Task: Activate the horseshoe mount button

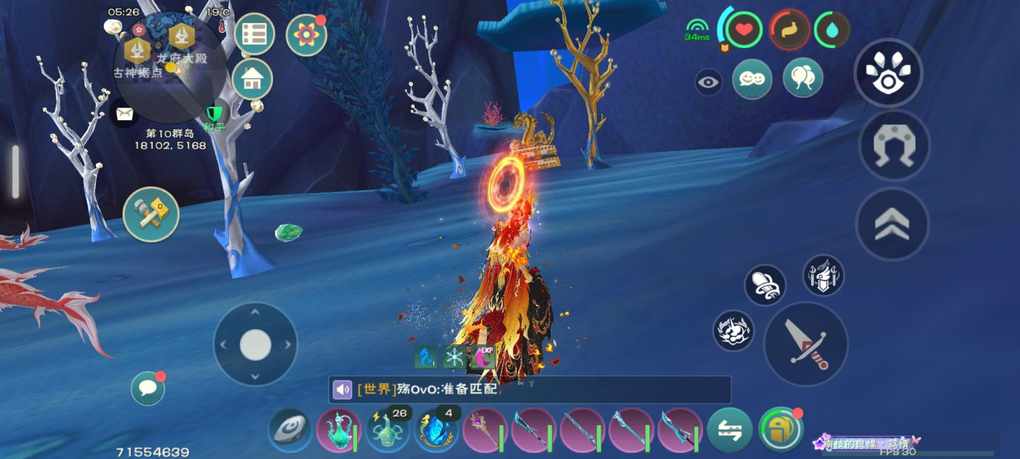Action: click(x=894, y=146)
